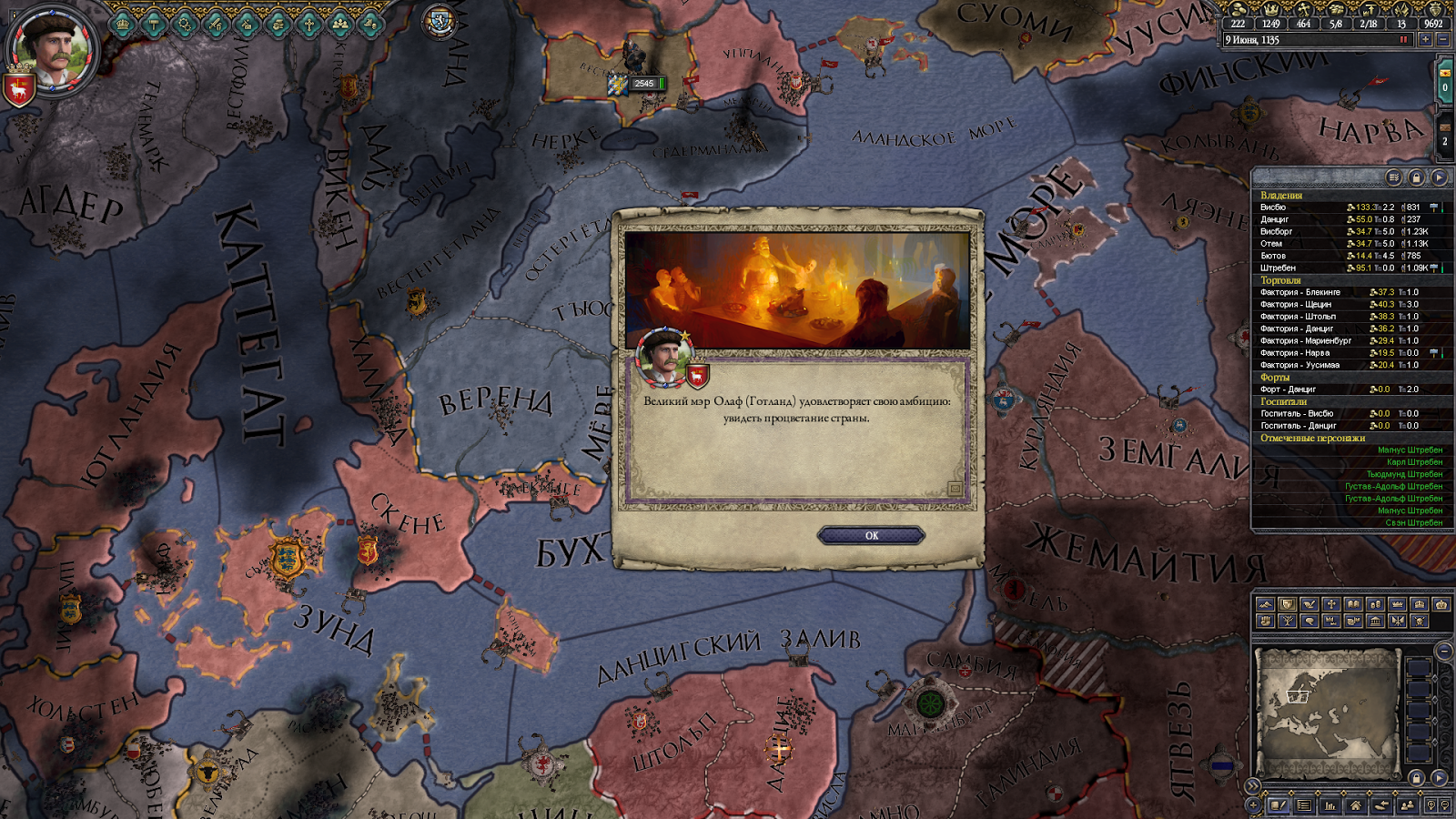Viewport: 1456px width, 819px height.
Task: Pause the game with the pause control
Action: (1403, 39)
